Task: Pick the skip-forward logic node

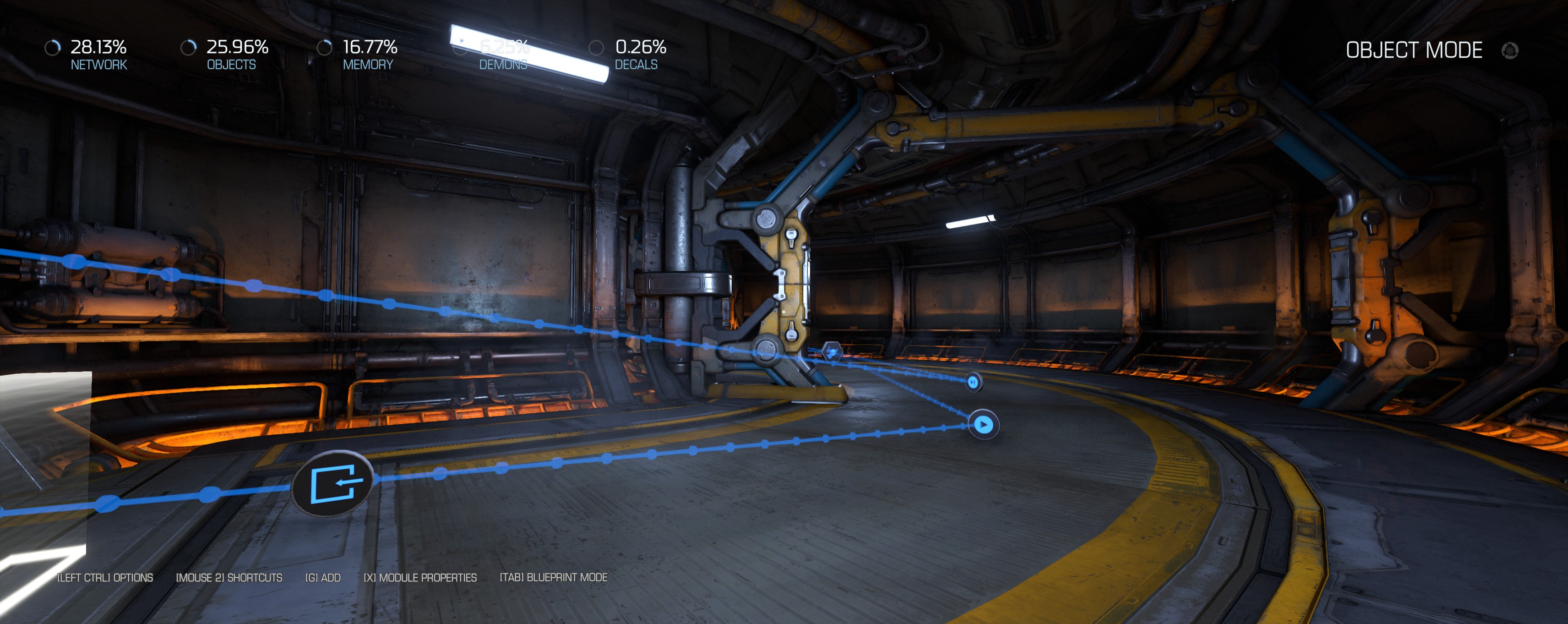Action: [x=973, y=382]
